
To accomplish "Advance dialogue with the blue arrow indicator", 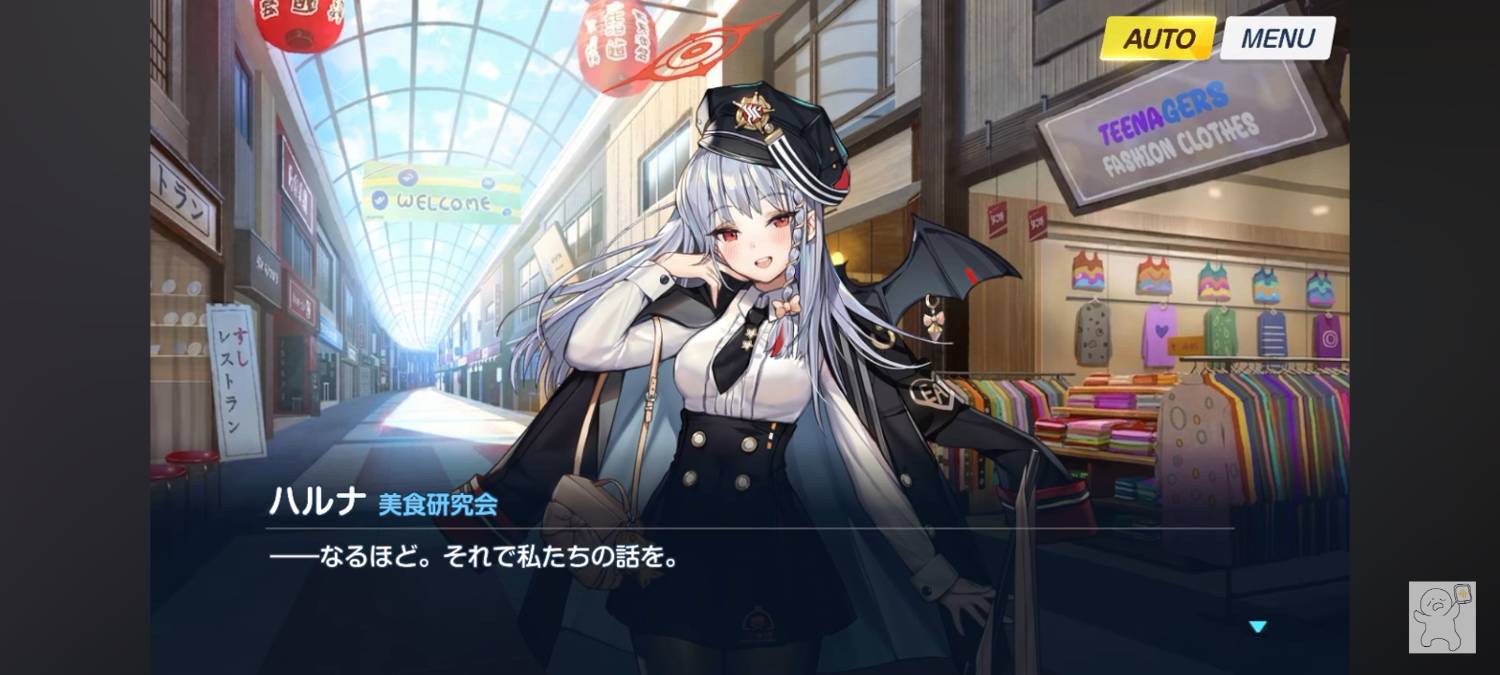I will click(1258, 627).
